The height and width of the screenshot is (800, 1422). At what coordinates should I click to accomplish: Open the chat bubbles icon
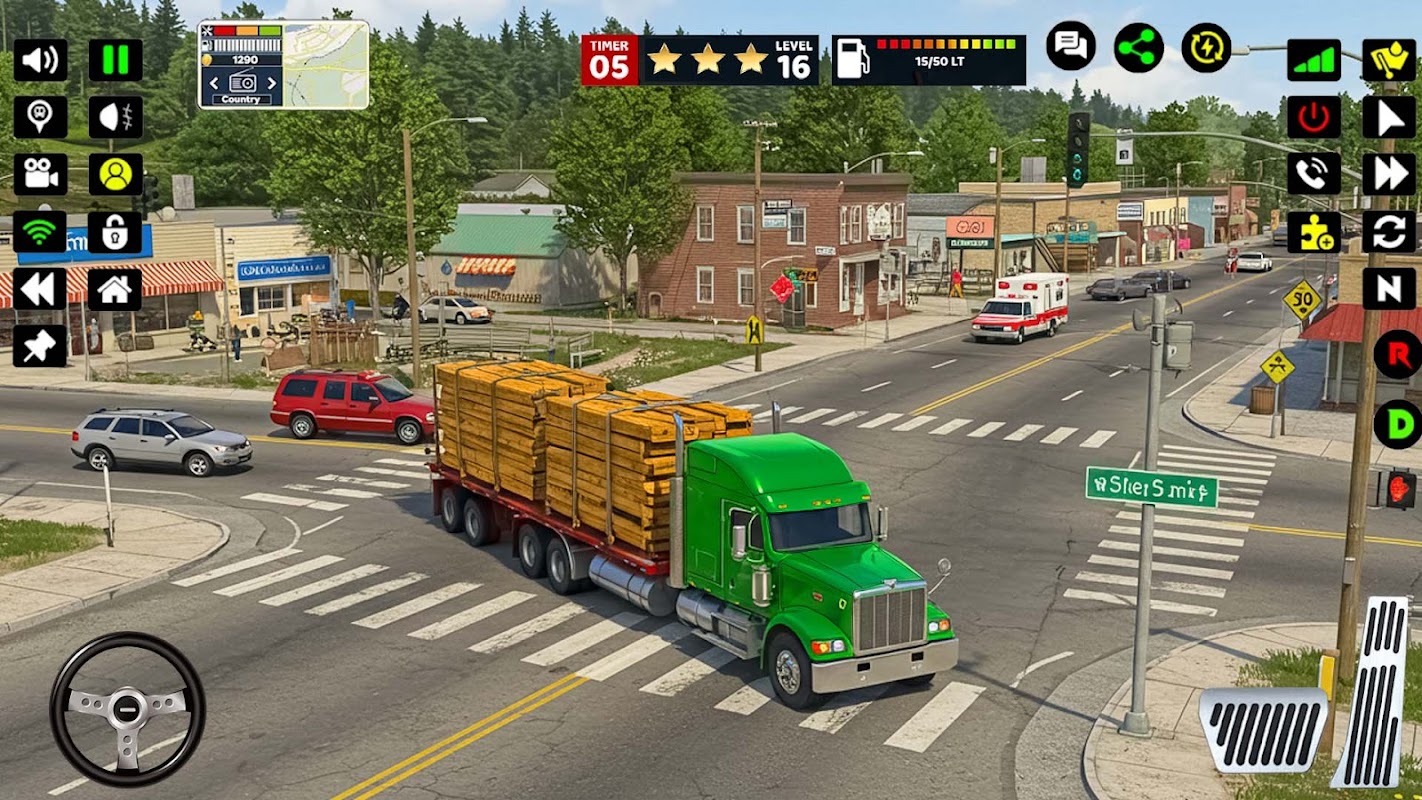[x=1071, y=46]
